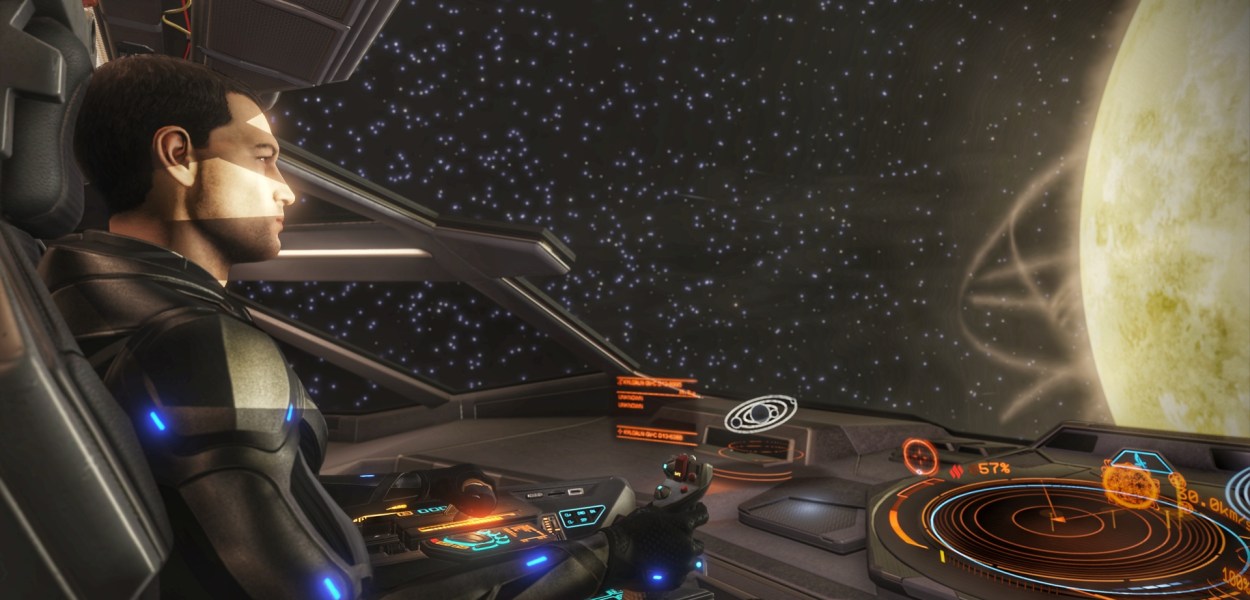1250x600 pixels.
Task: Select the bottom highlighted entry in info panel
Action: point(656,433)
